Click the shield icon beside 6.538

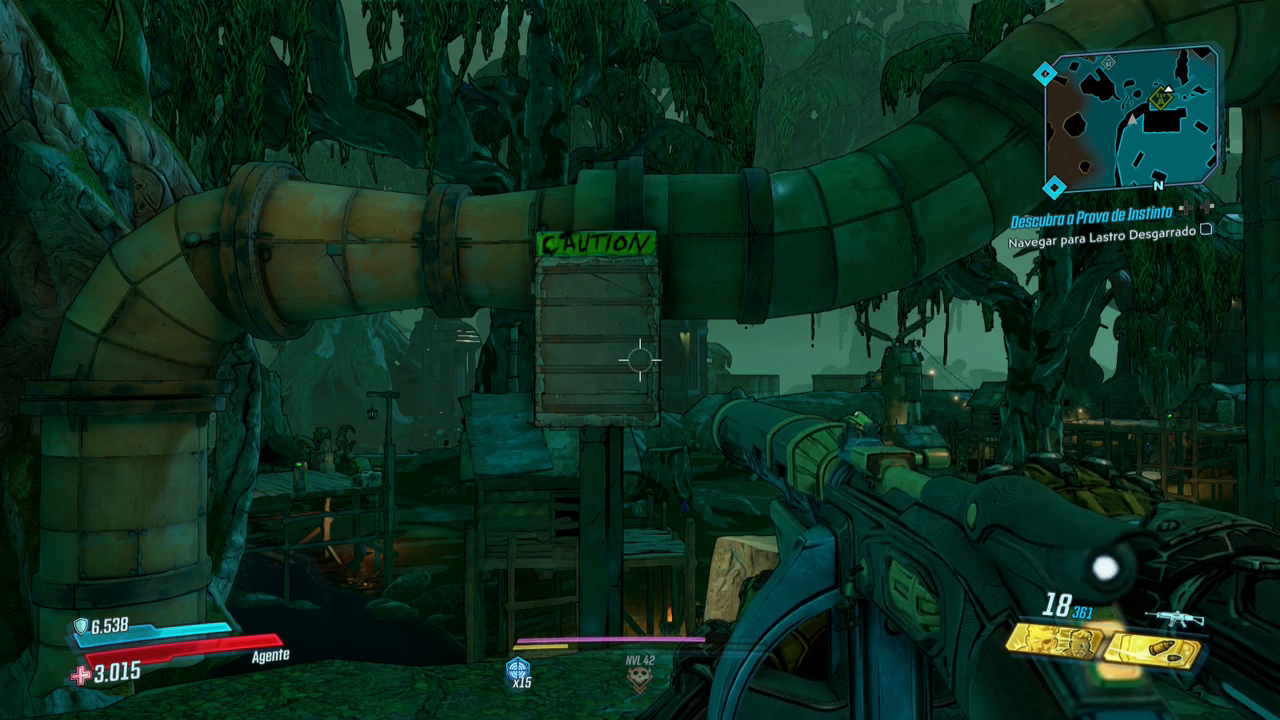pos(80,626)
